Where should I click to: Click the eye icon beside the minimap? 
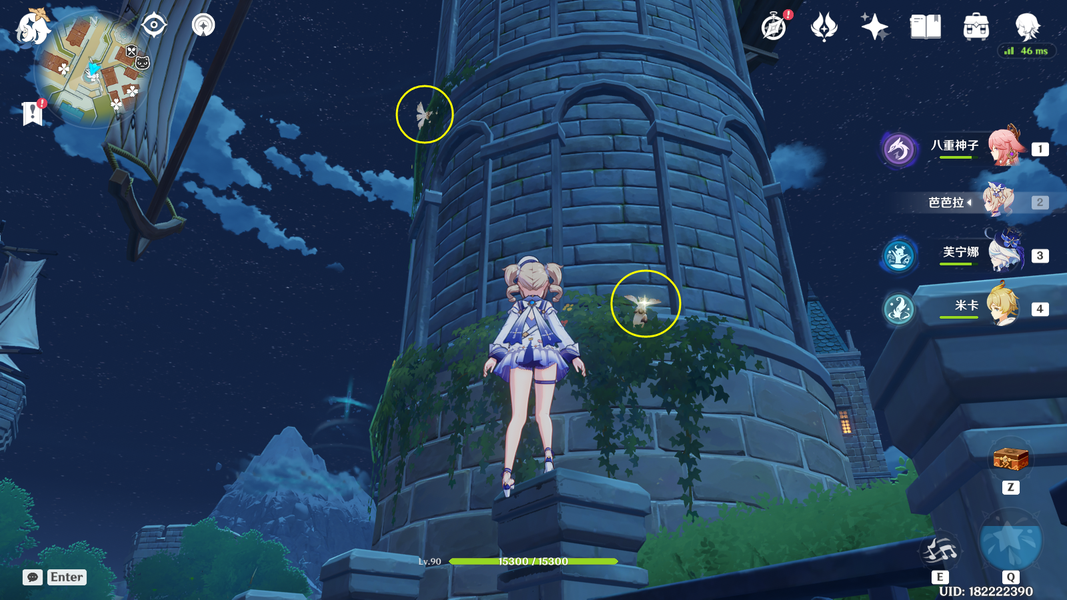[154, 25]
